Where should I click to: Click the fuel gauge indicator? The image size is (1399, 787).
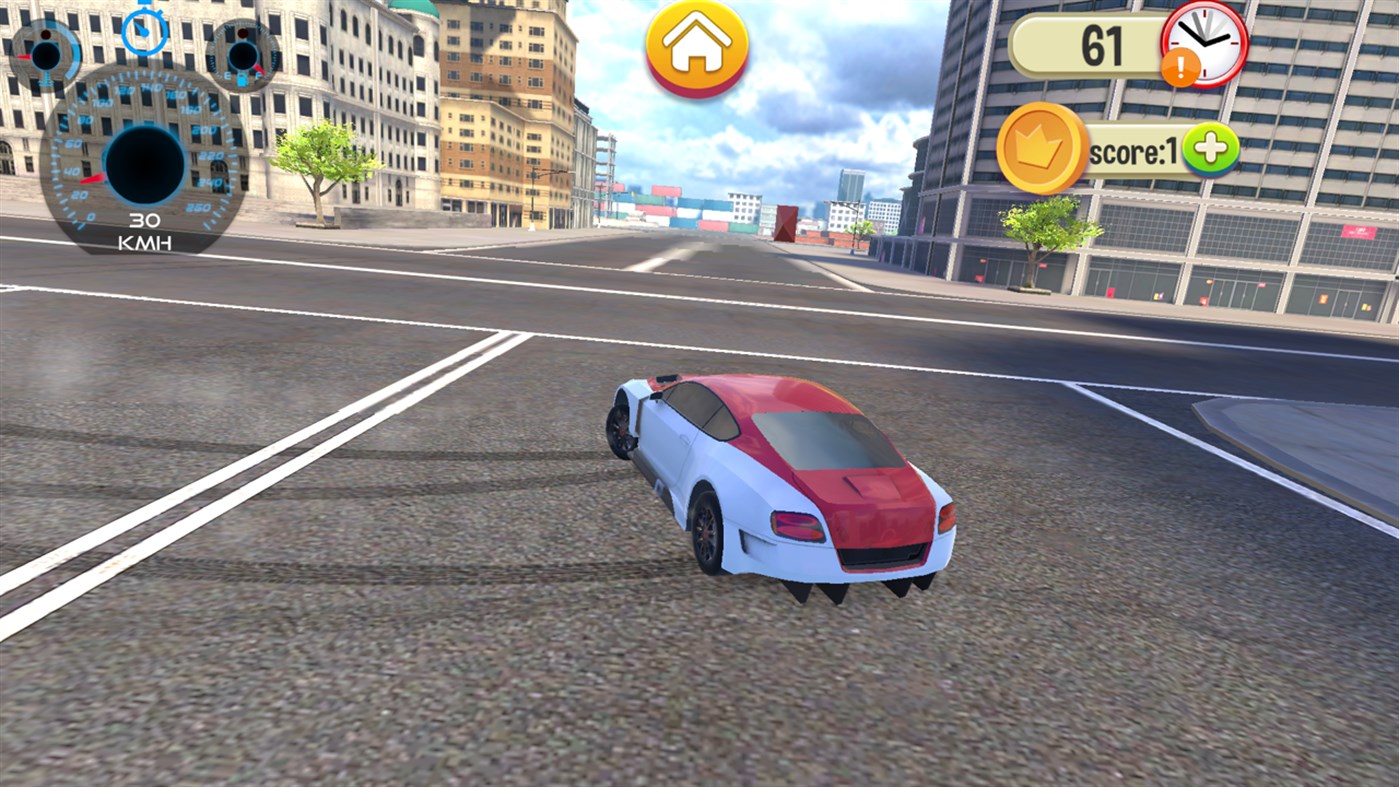(241, 55)
